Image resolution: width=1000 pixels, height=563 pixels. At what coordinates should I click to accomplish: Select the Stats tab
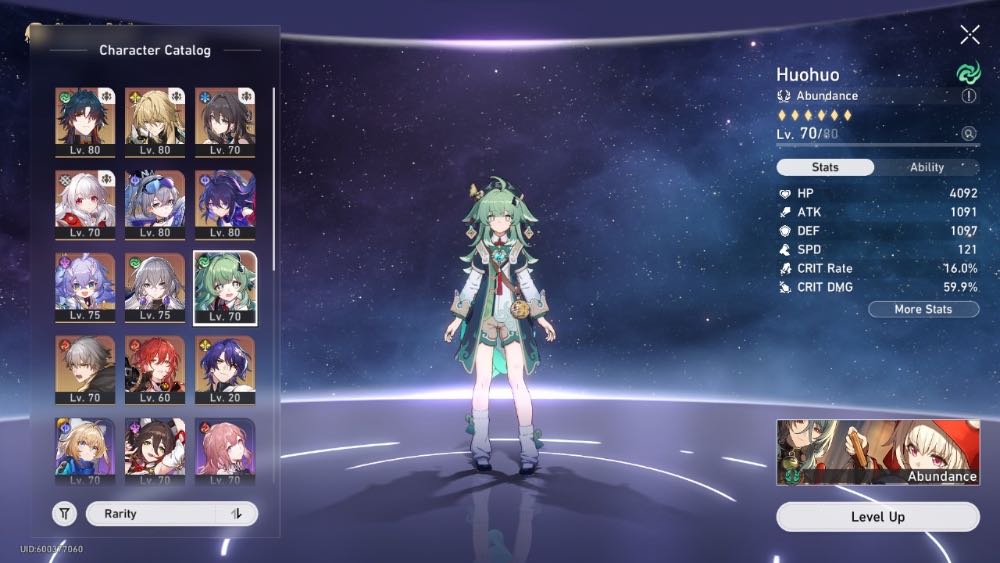[x=825, y=168]
